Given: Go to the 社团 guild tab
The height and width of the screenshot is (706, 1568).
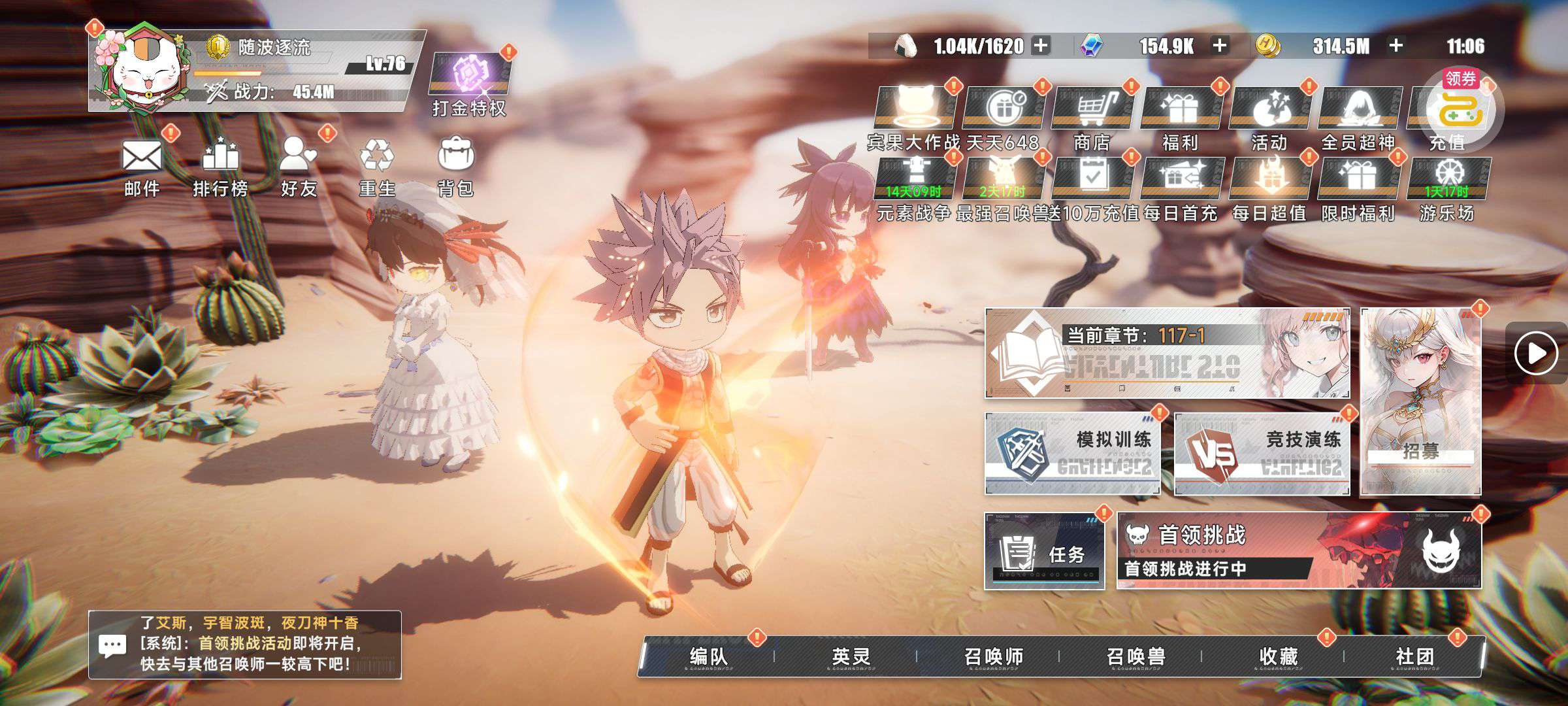Looking at the screenshot, I should [1414, 656].
